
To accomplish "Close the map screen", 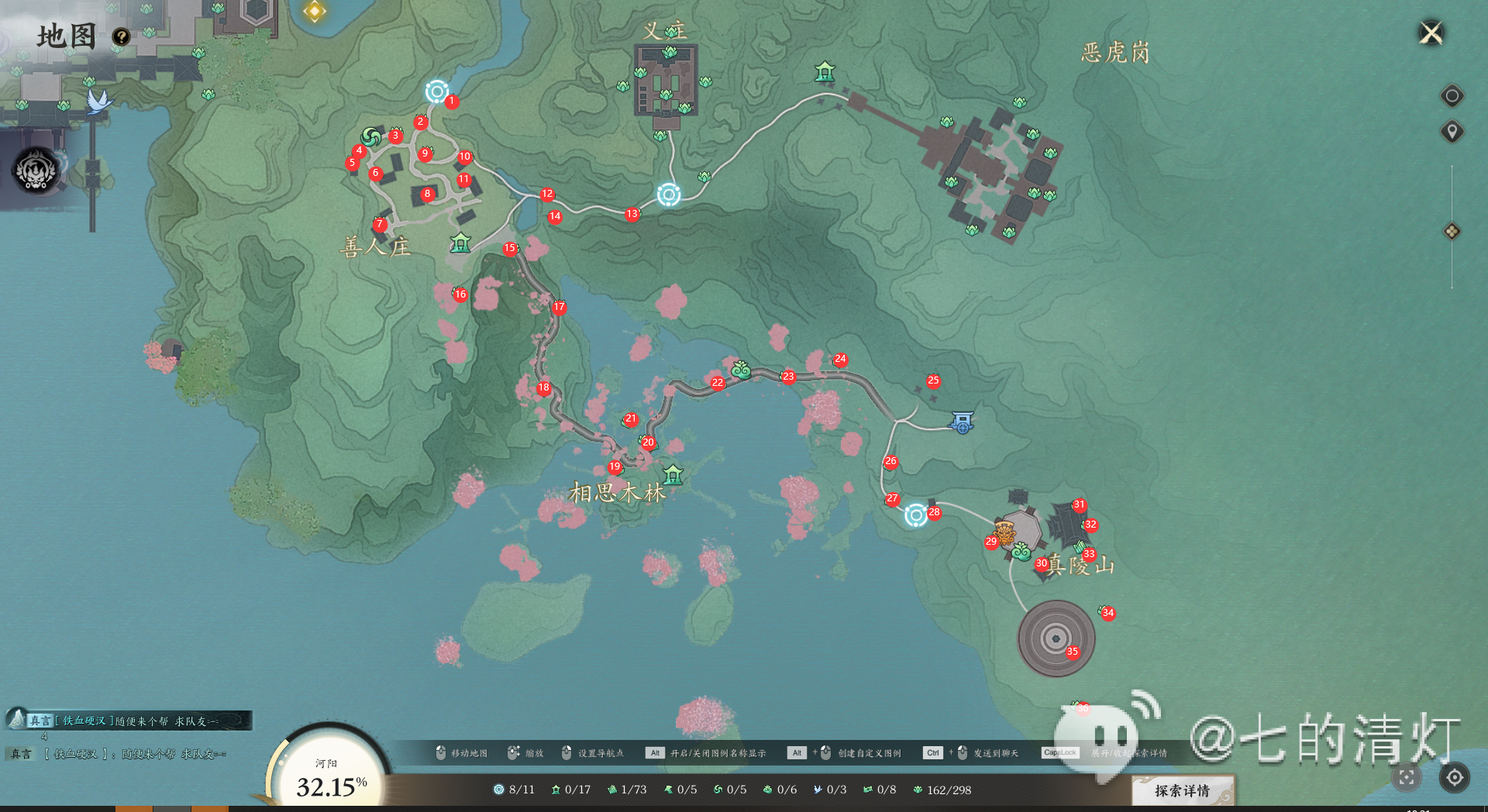I will coord(1431,33).
